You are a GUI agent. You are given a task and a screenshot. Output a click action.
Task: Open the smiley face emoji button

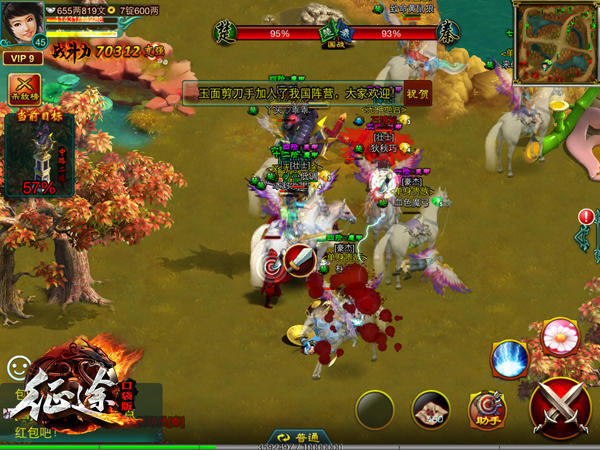coord(16,367)
